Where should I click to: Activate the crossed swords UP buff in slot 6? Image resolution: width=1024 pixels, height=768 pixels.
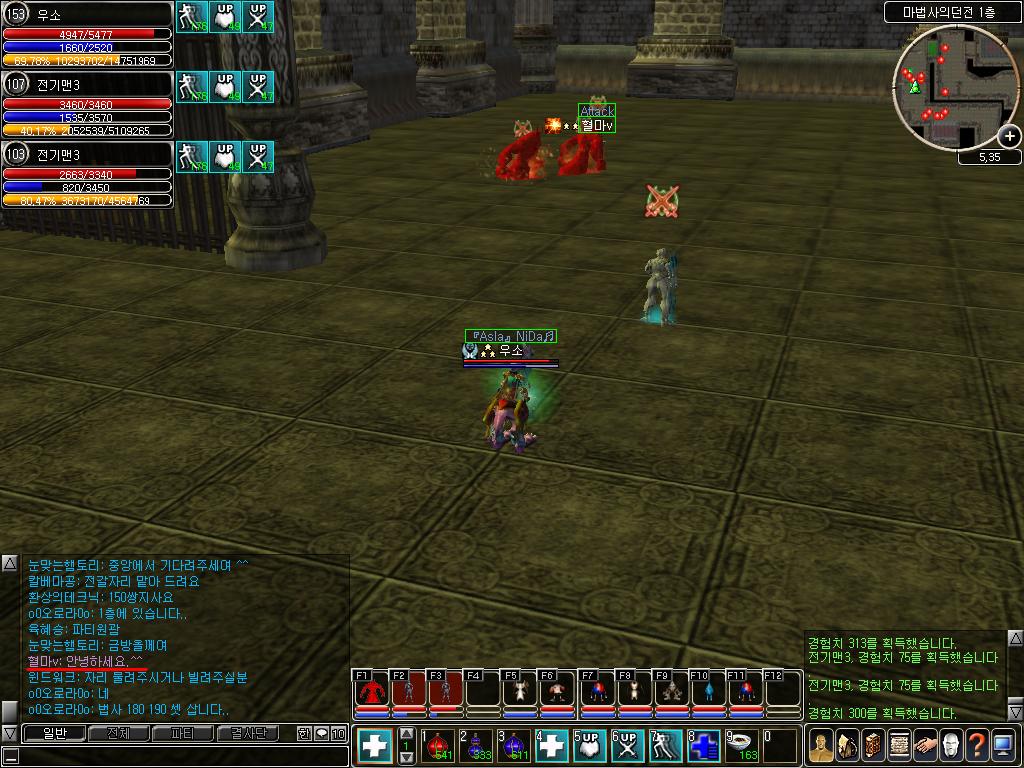pos(627,746)
